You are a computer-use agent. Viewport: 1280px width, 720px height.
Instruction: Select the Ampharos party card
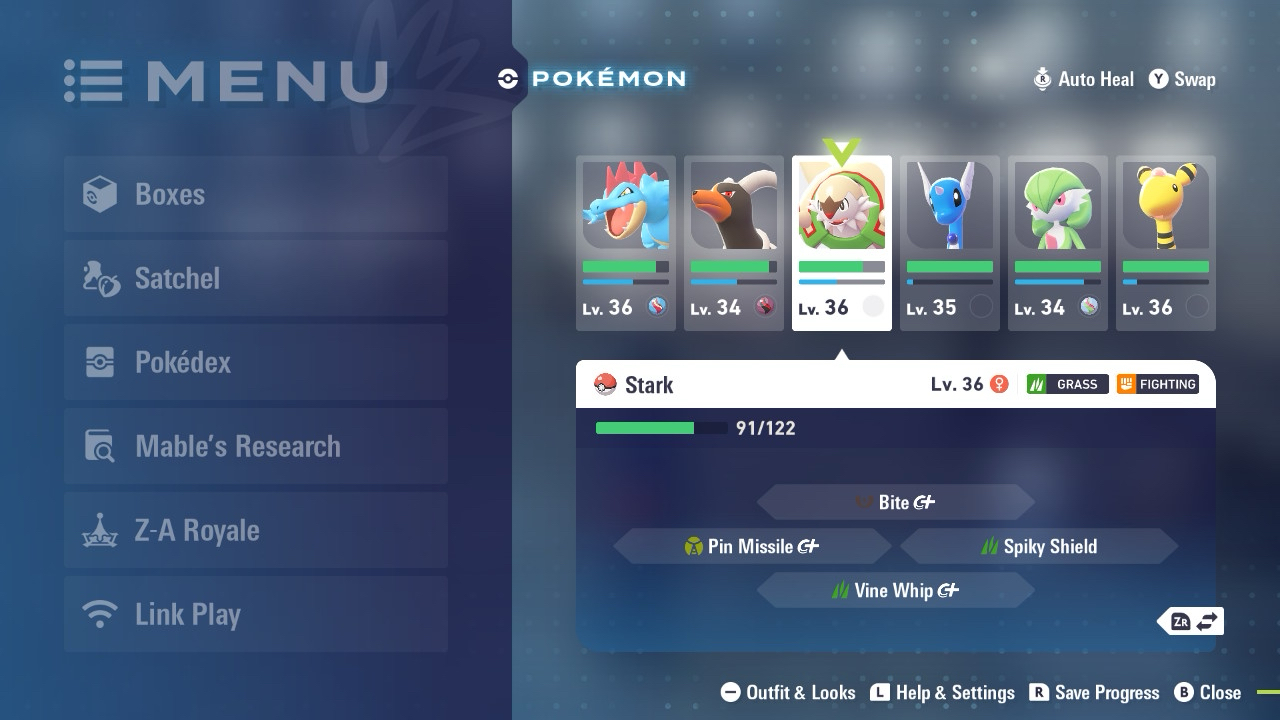coord(1166,243)
